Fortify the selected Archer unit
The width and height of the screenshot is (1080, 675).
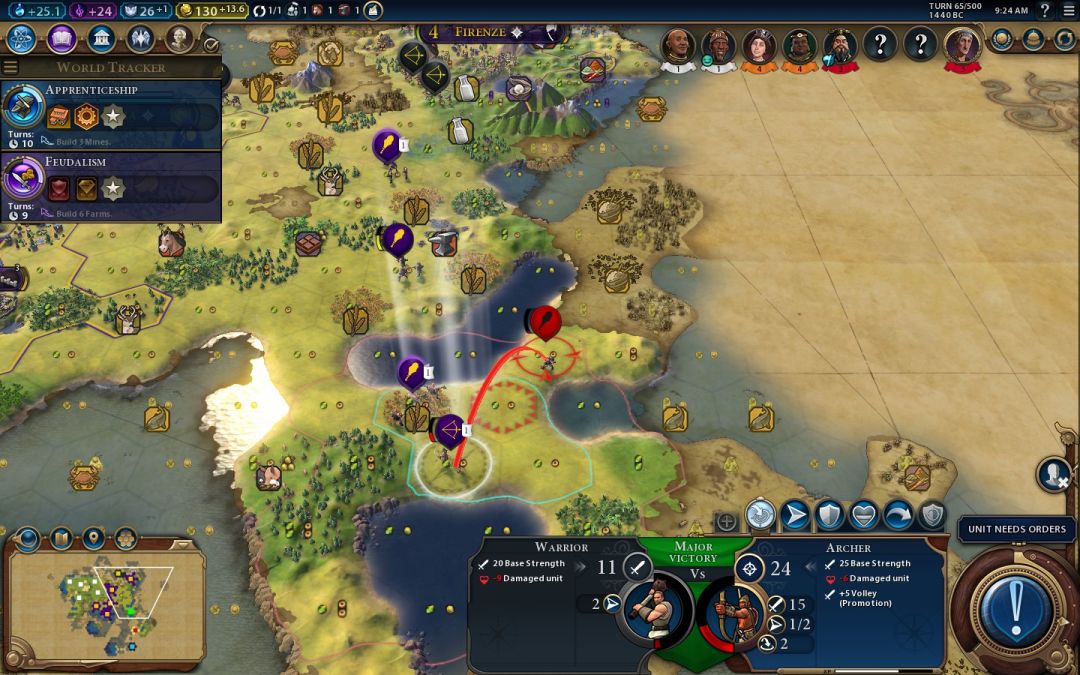(829, 515)
